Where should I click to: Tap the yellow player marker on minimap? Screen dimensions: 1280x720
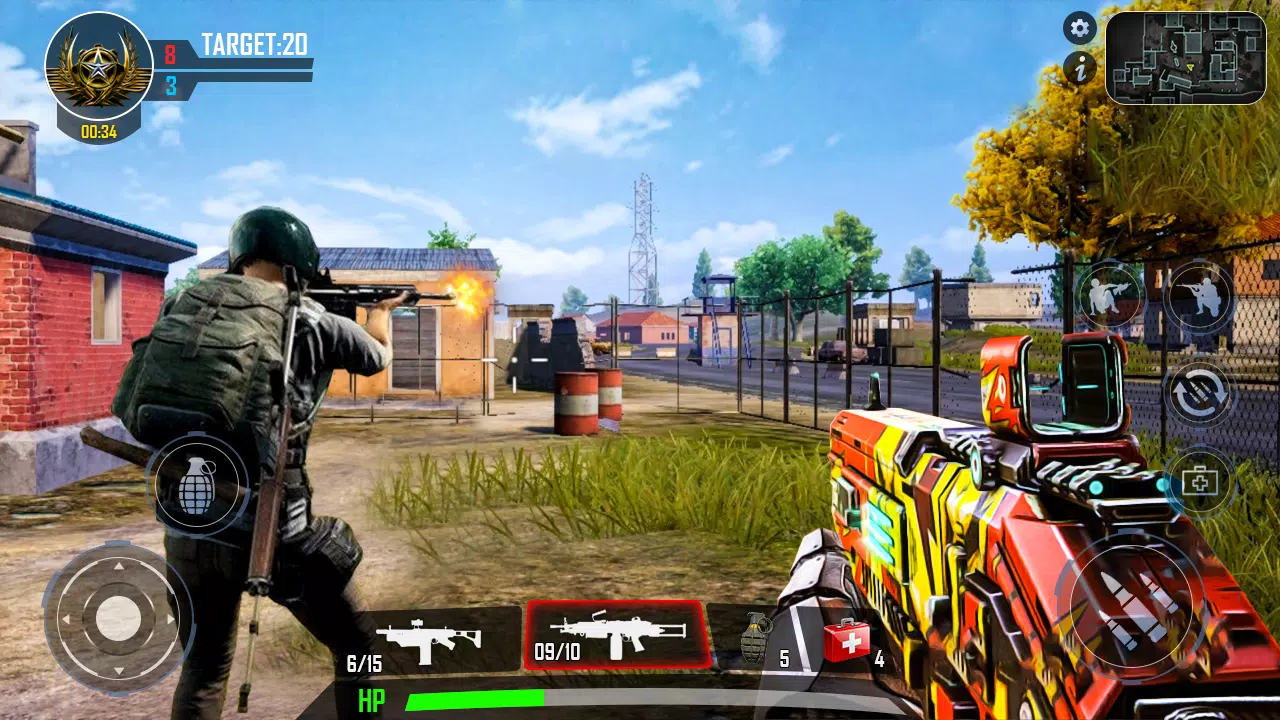click(x=1190, y=66)
